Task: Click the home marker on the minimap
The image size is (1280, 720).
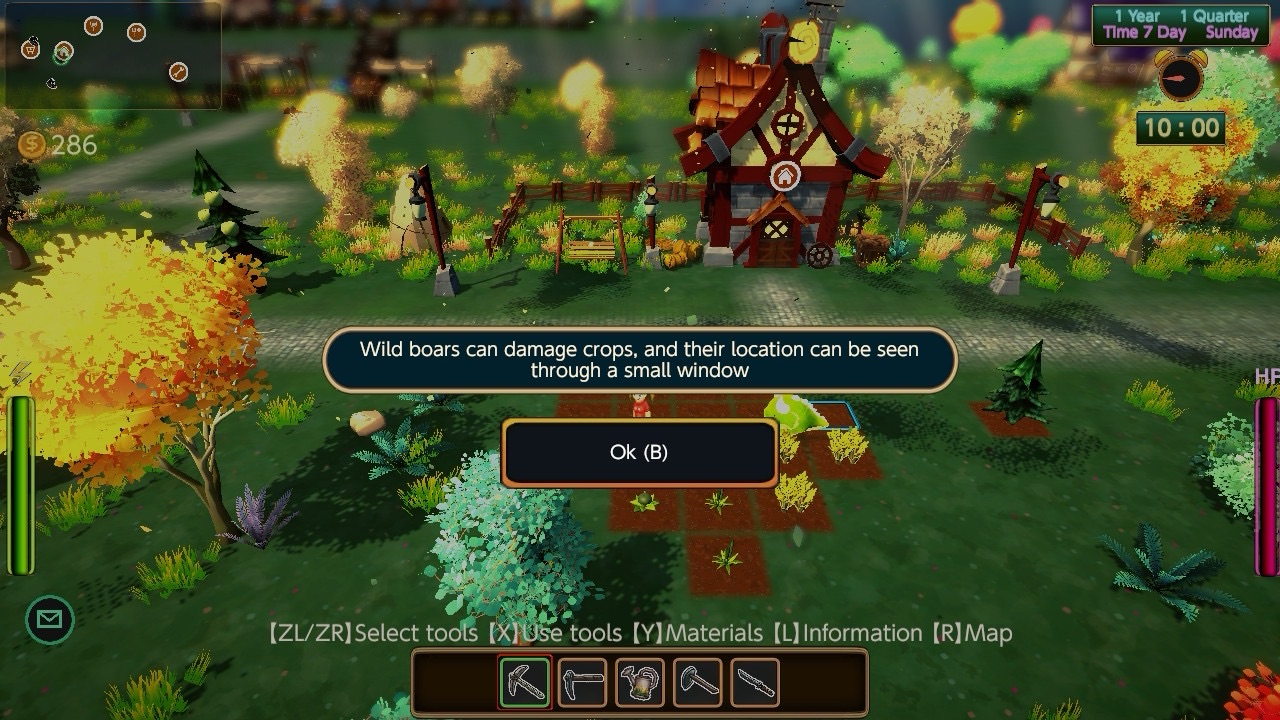Action: 64,52
